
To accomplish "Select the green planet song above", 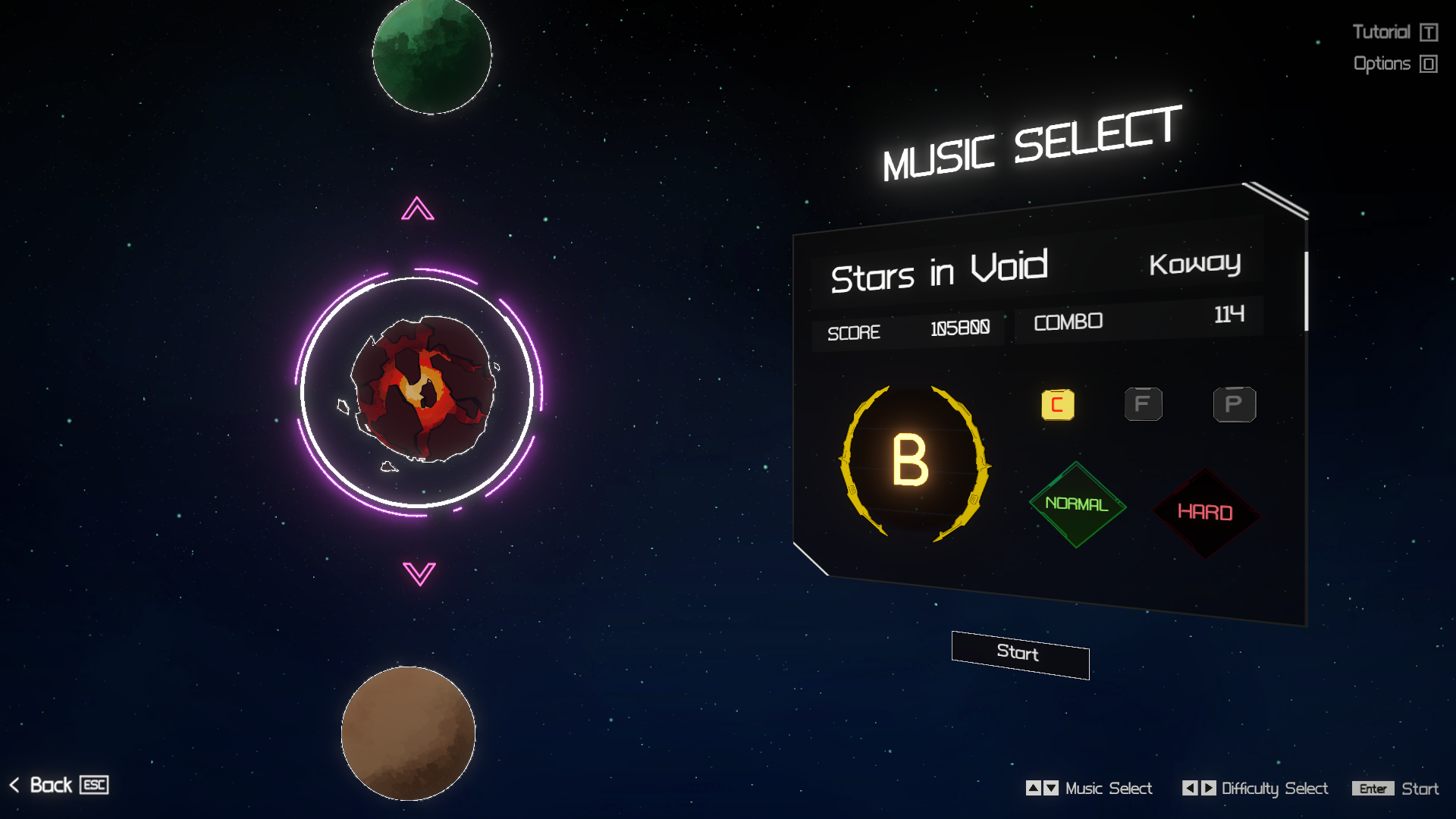I will pyautogui.click(x=431, y=55).
